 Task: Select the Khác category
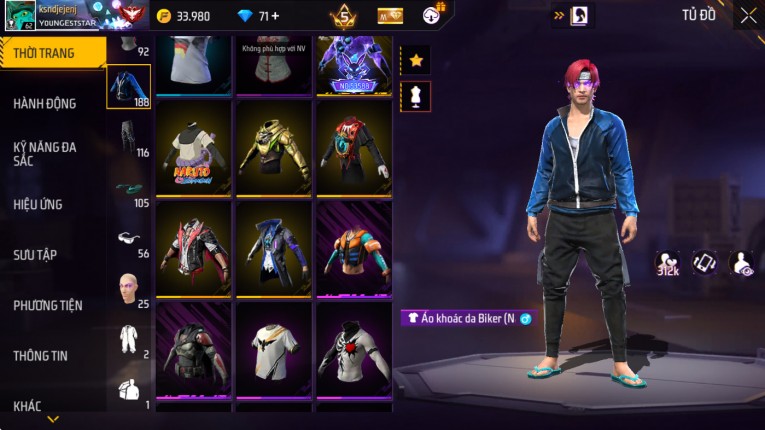[28, 405]
